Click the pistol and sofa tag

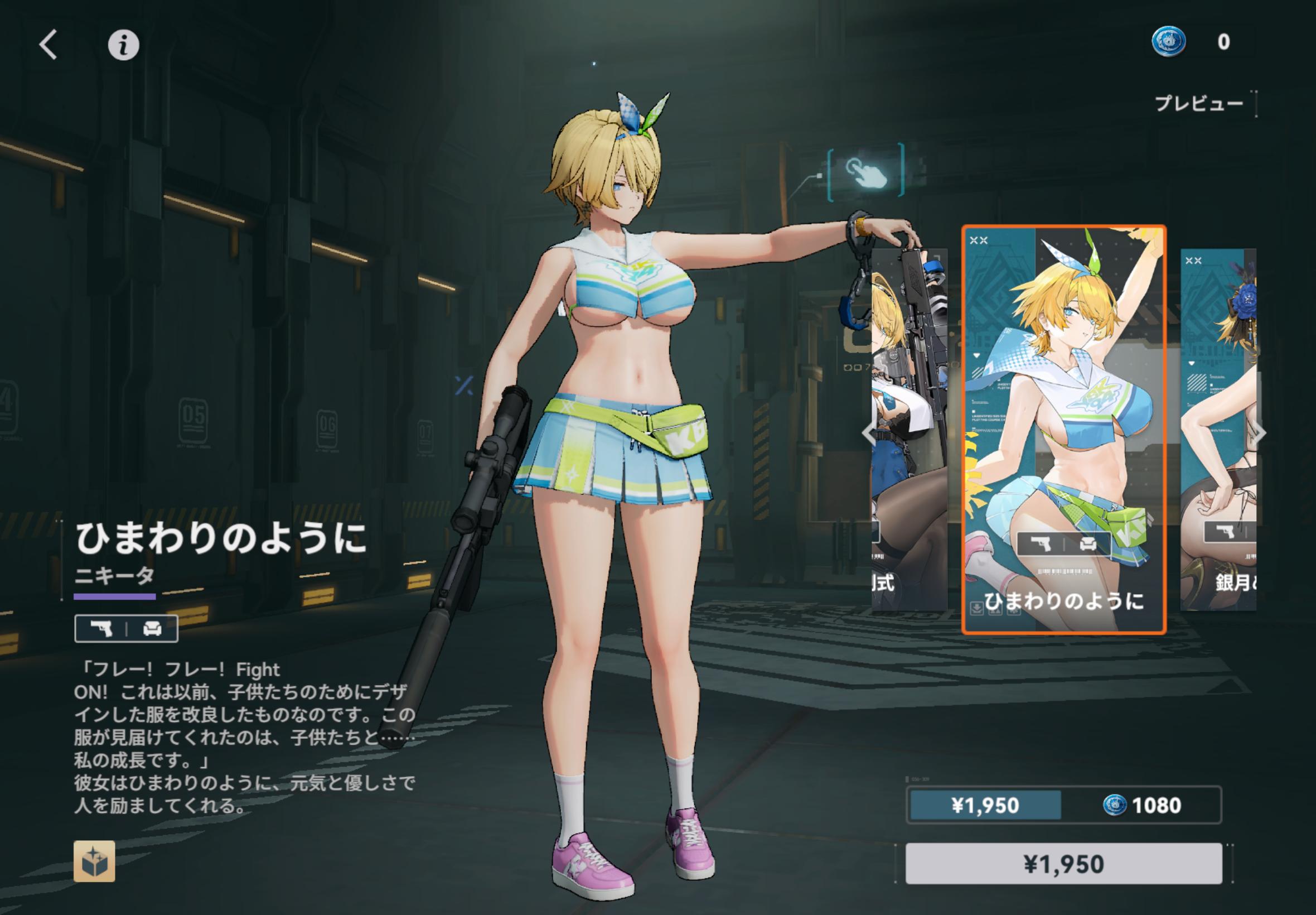pos(126,629)
